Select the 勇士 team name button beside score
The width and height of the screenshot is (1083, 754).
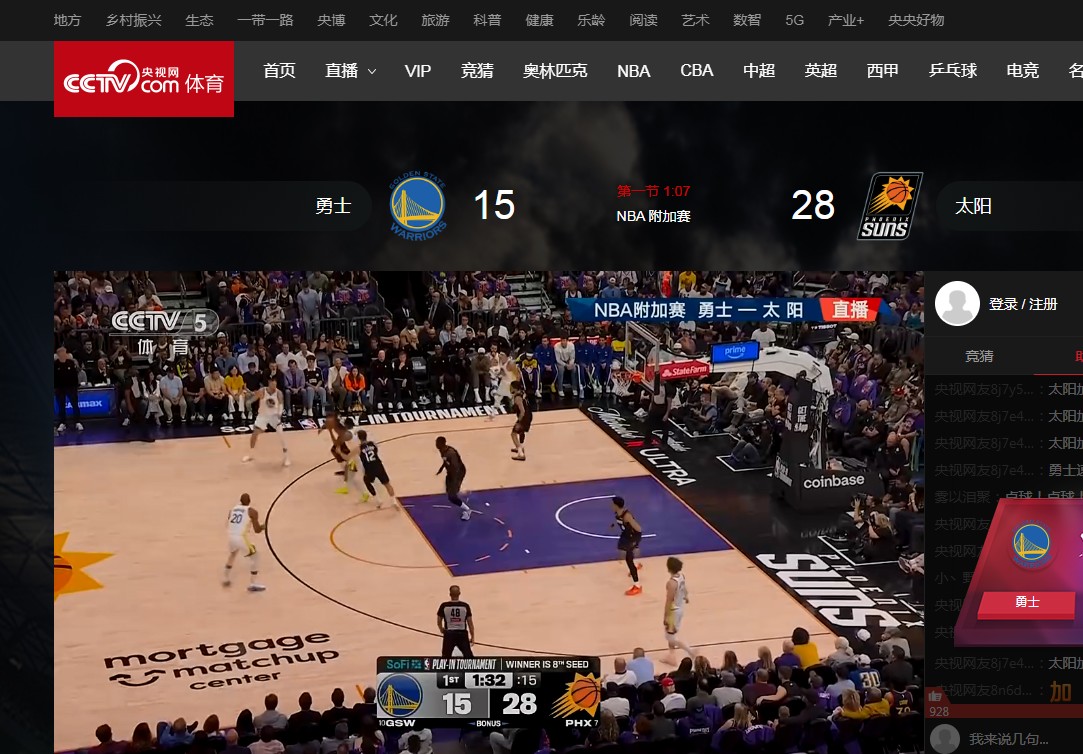coord(333,206)
